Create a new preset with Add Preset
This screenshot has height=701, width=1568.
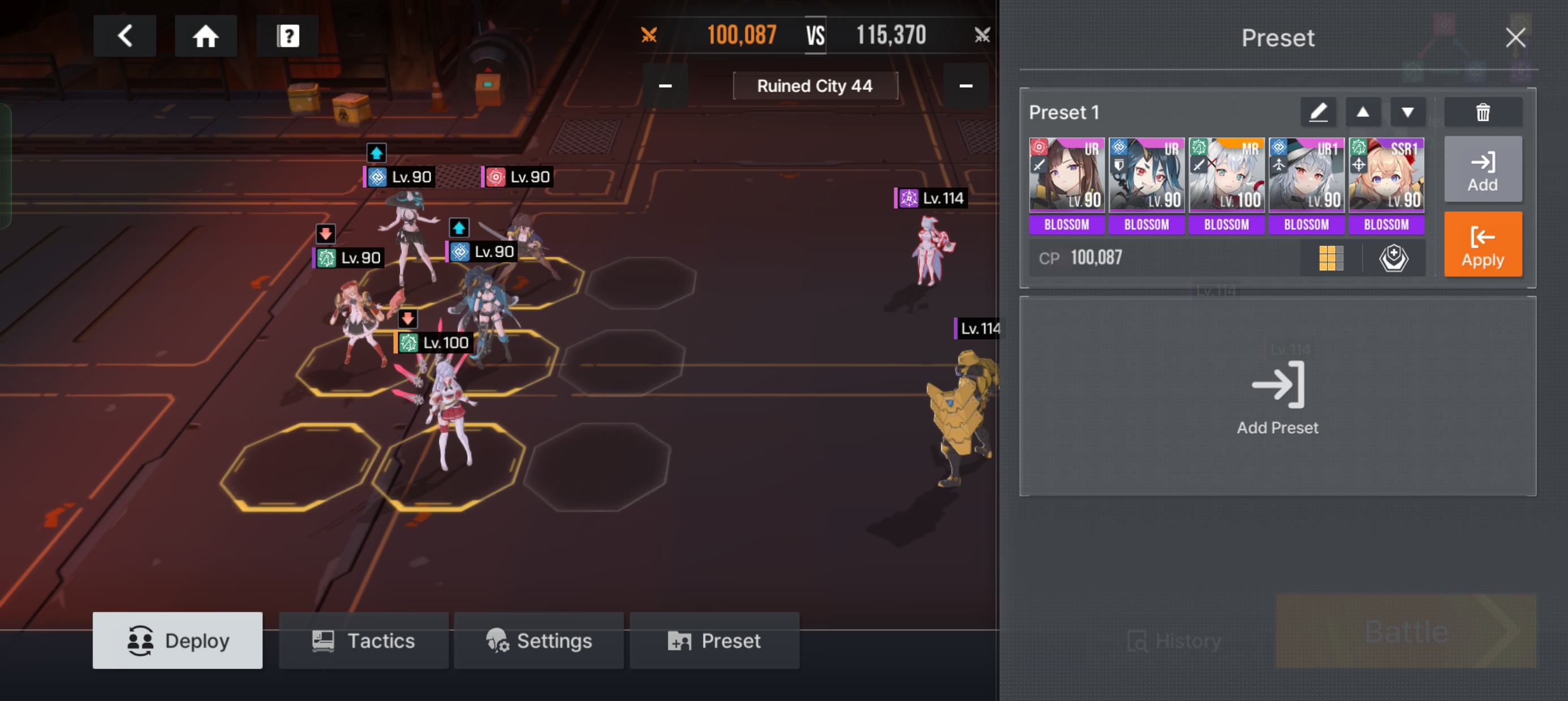coord(1277,397)
